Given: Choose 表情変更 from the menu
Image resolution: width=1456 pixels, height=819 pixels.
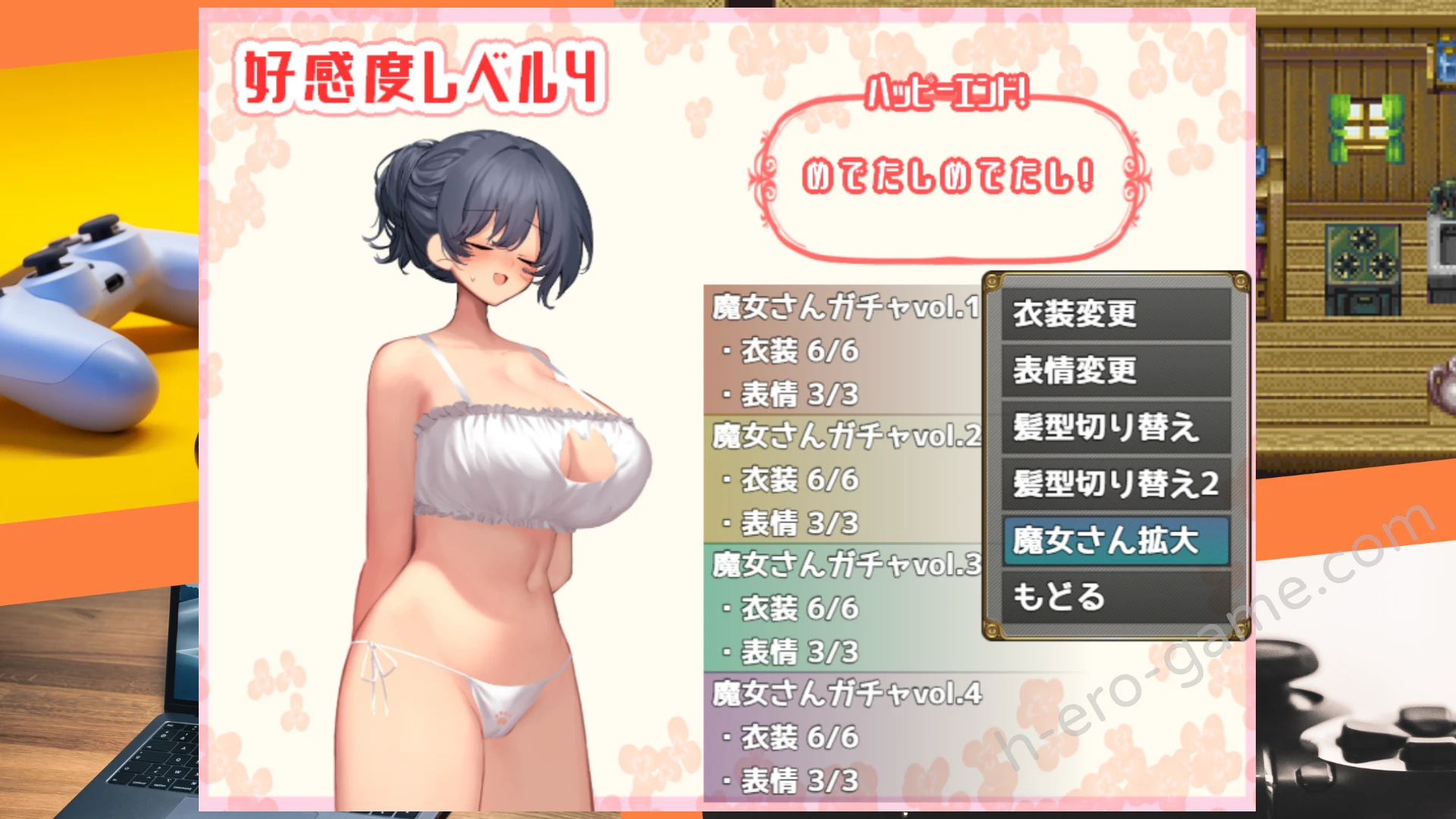Looking at the screenshot, I should point(1116,371).
